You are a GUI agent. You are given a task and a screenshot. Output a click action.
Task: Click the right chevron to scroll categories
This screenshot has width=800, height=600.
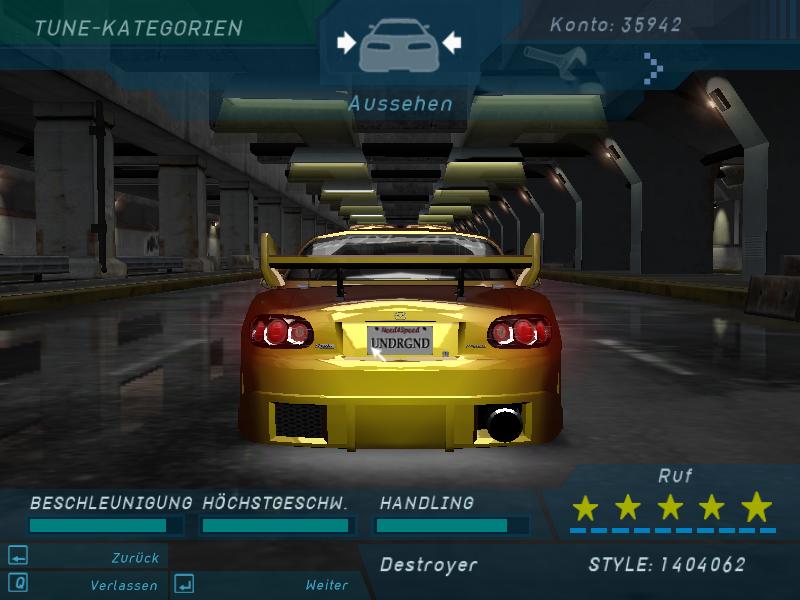pos(654,67)
